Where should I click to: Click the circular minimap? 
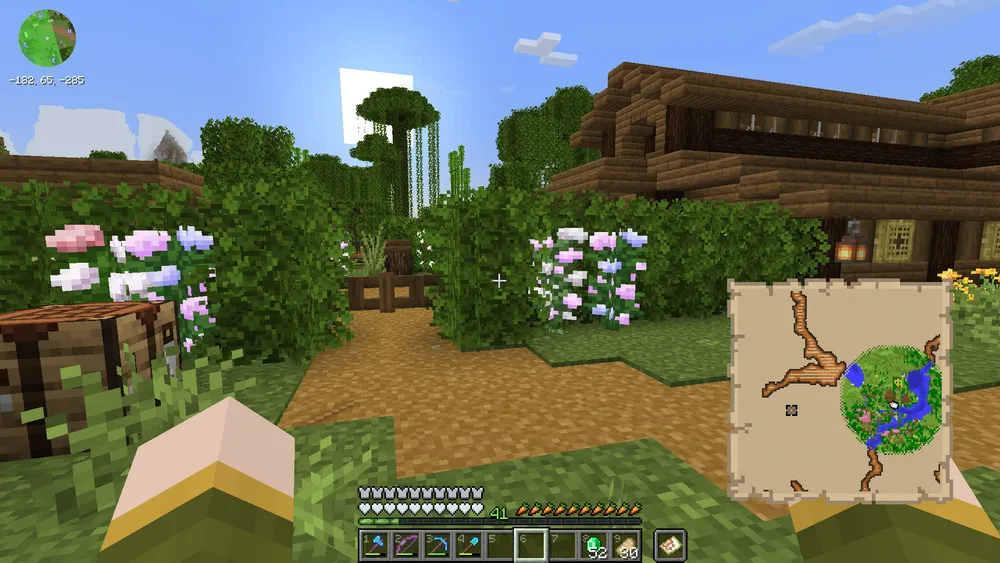click(x=47, y=38)
